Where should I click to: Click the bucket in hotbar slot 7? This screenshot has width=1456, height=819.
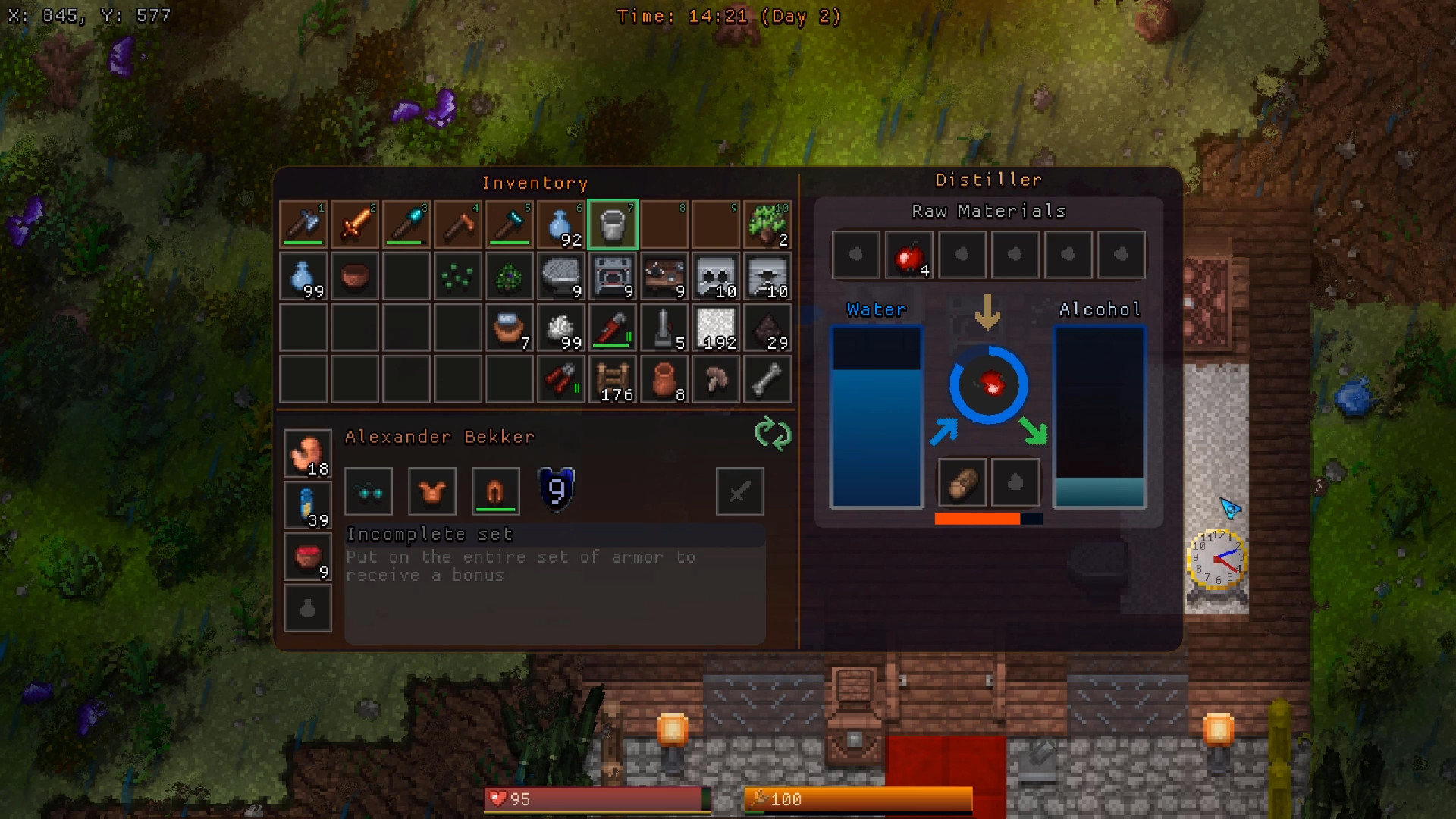612,224
